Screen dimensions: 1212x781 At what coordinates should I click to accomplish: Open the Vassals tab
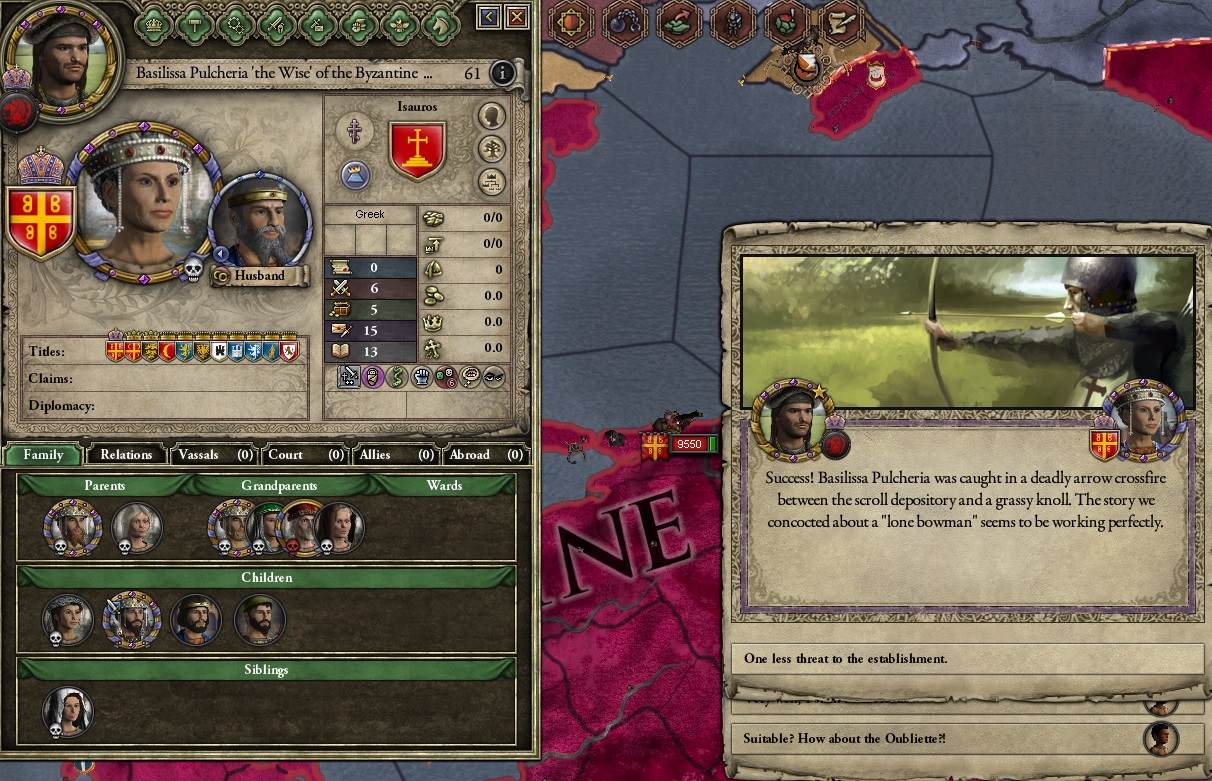point(214,454)
